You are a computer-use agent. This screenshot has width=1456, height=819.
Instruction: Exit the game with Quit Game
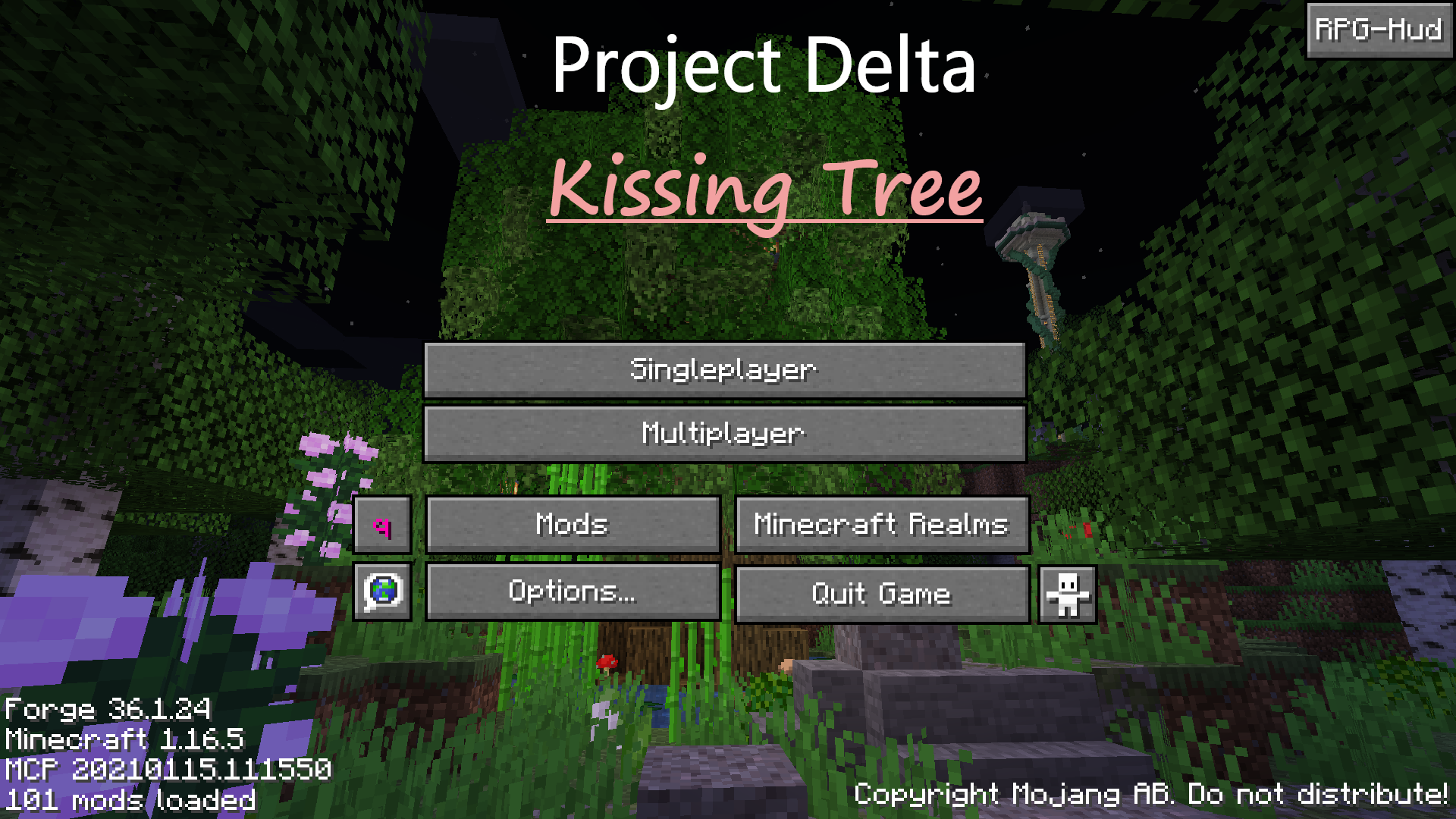point(880,594)
